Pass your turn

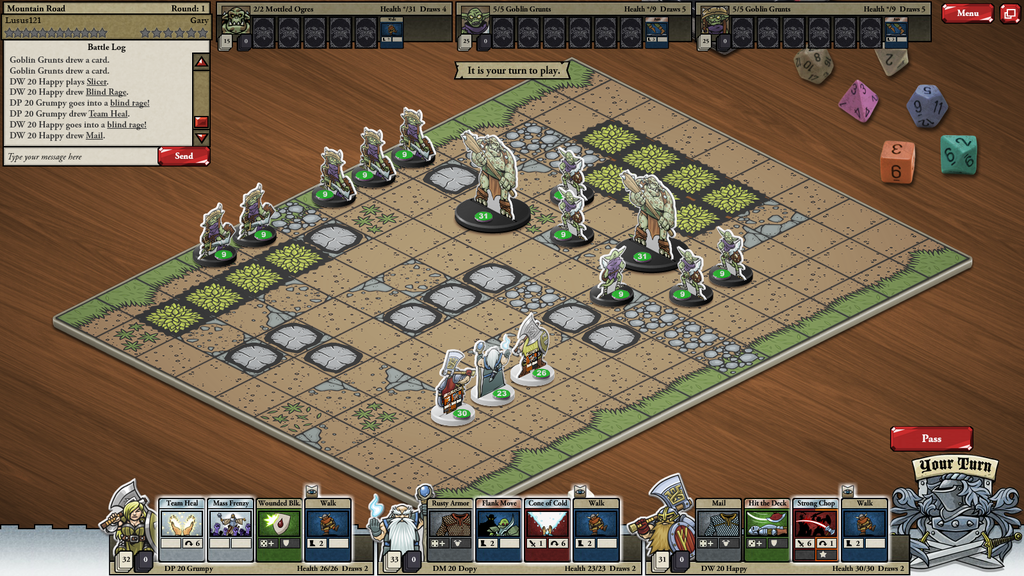pyautogui.click(x=931, y=438)
